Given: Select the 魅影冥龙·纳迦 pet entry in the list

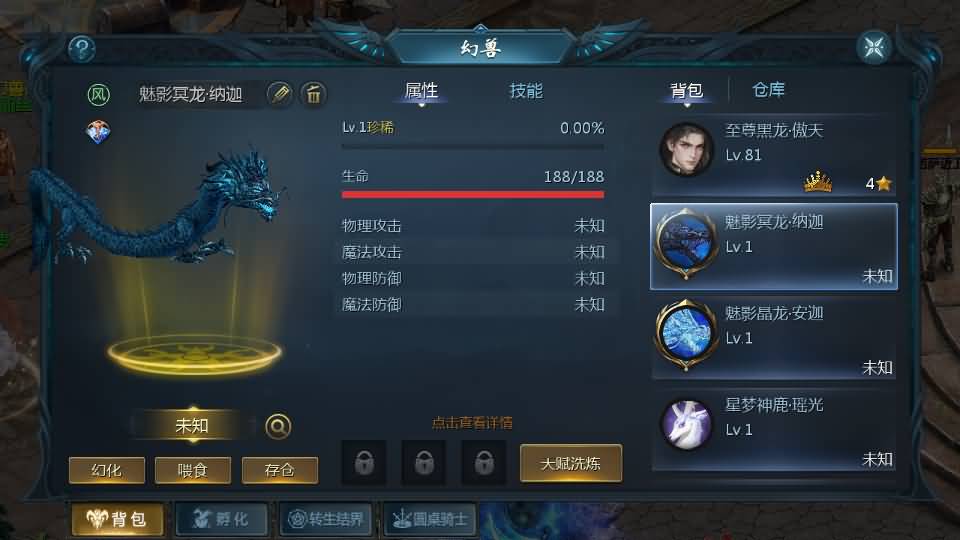Looking at the screenshot, I should point(774,247).
